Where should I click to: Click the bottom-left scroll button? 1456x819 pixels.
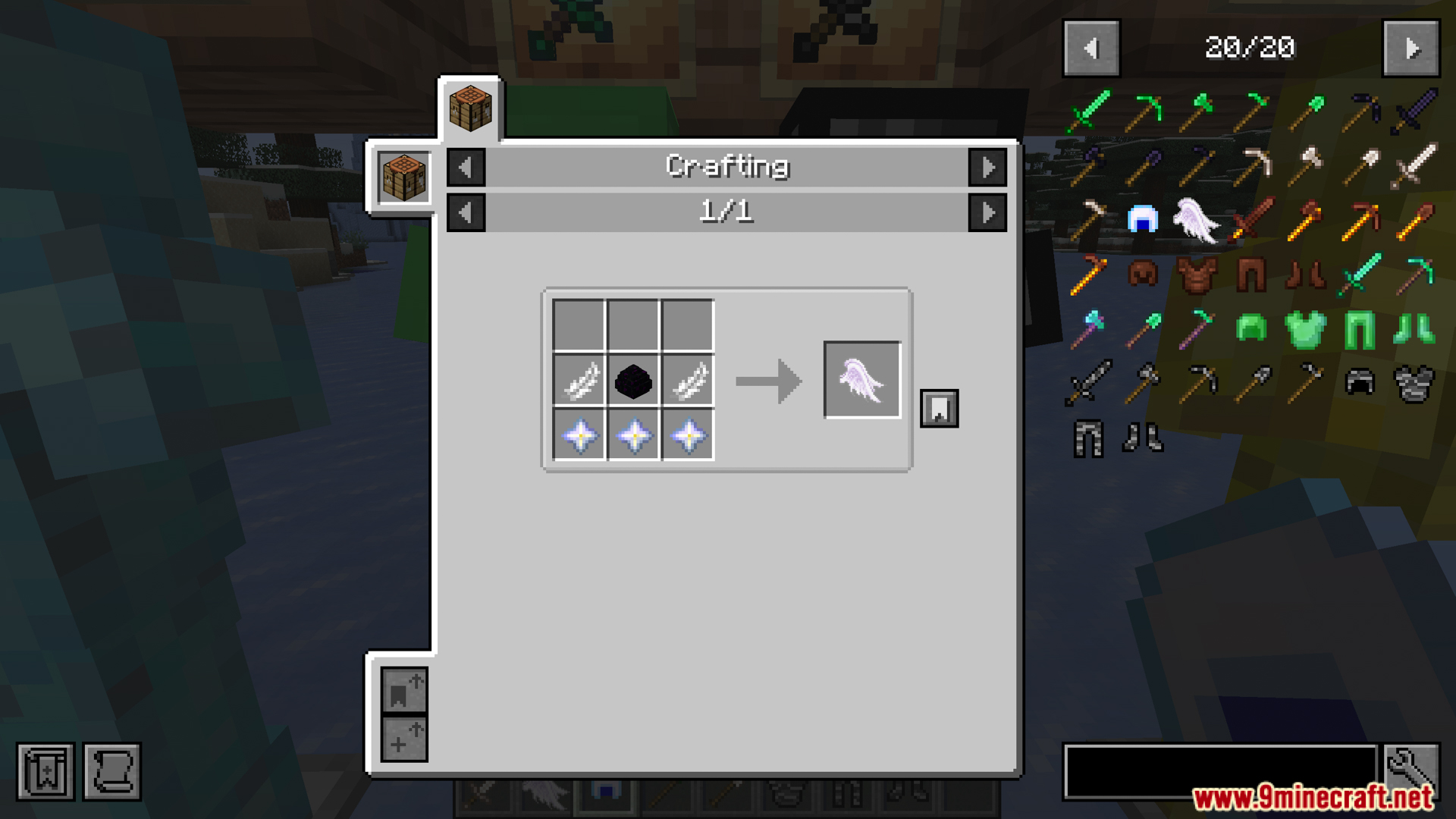click(x=112, y=772)
